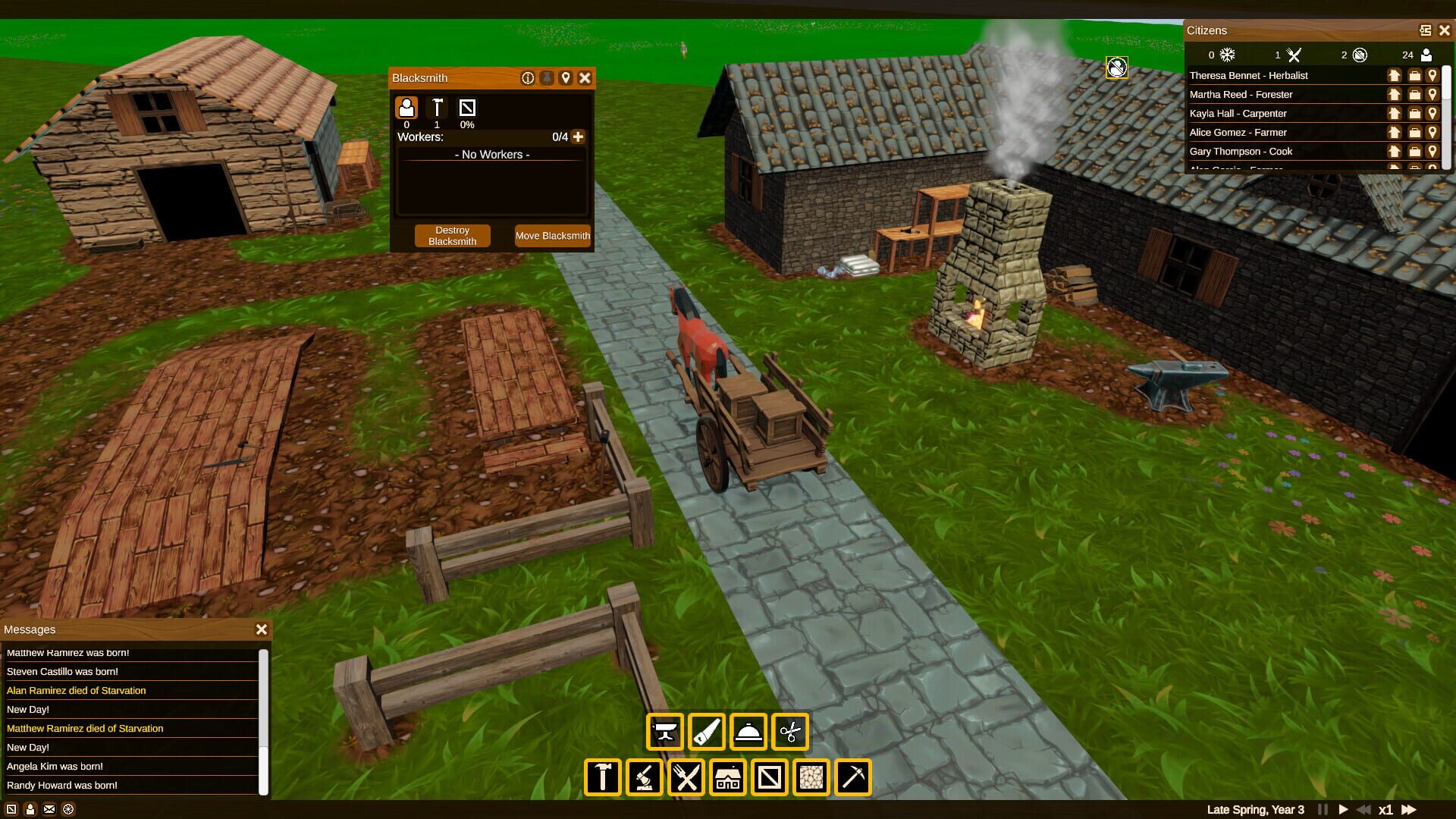Add a worker with the plus button
The image size is (1456, 819).
click(579, 137)
